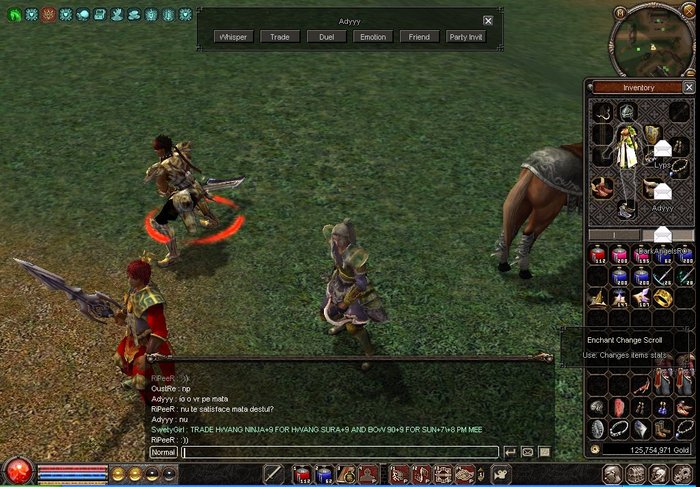The width and height of the screenshot is (700, 487).
Task: Use the blue potion in hotbar
Action: point(323,474)
